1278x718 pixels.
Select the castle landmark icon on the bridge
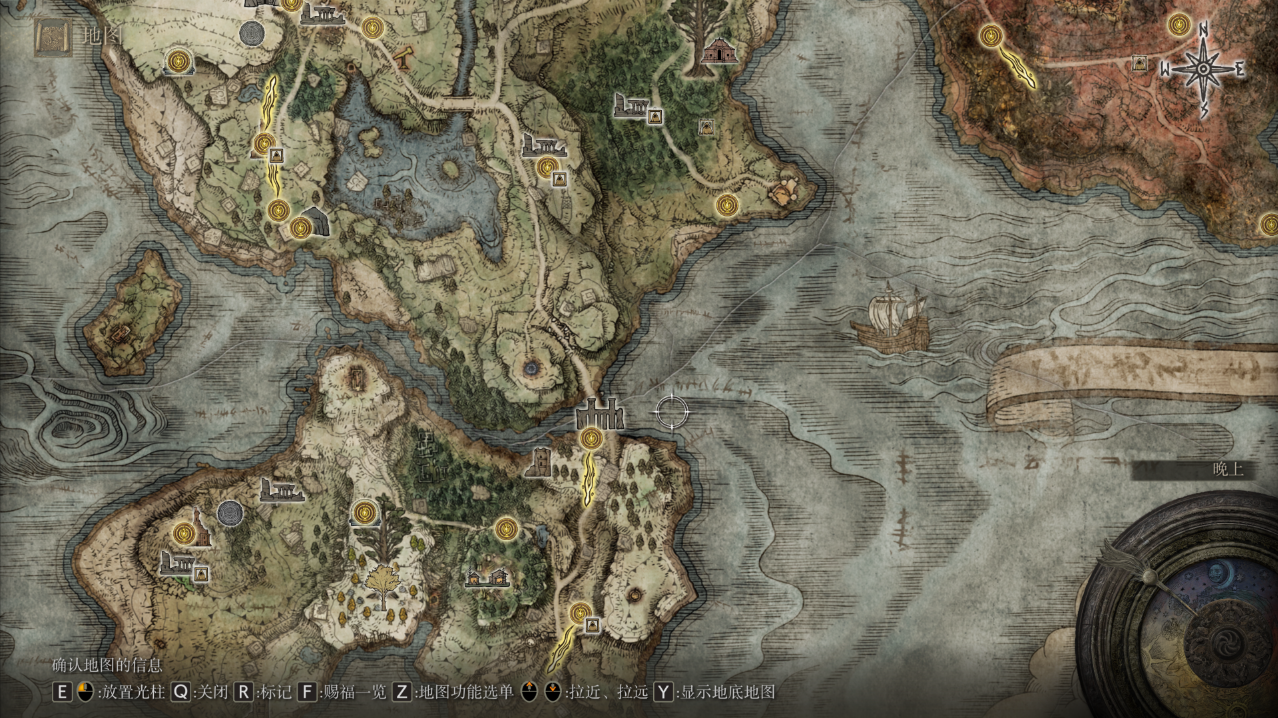coord(599,412)
